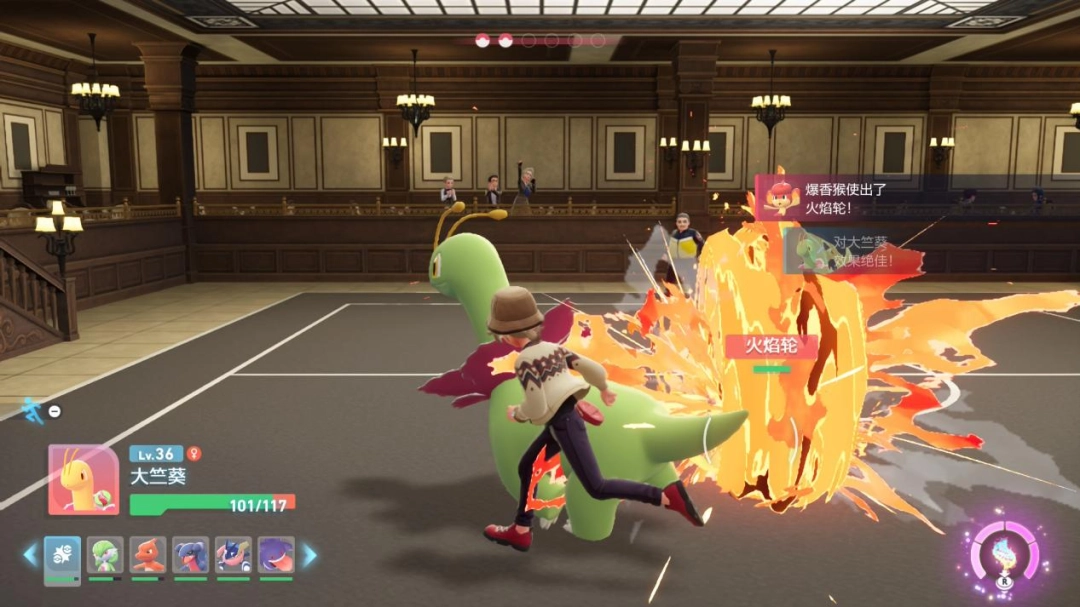Click the blue running figure icon
This screenshot has width=1080, height=607.
(33, 409)
